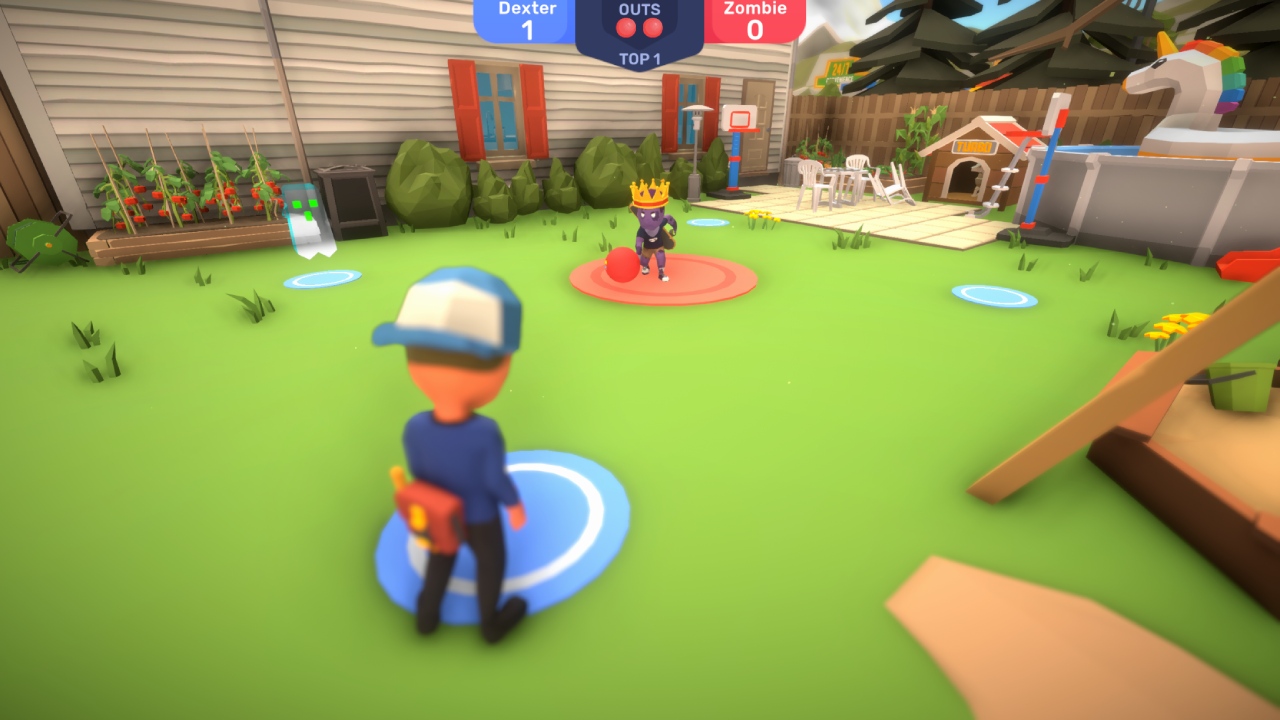Toggle the first red OUTS indicator
Image resolution: width=1280 pixels, height=720 pixels.
(625, 27)
